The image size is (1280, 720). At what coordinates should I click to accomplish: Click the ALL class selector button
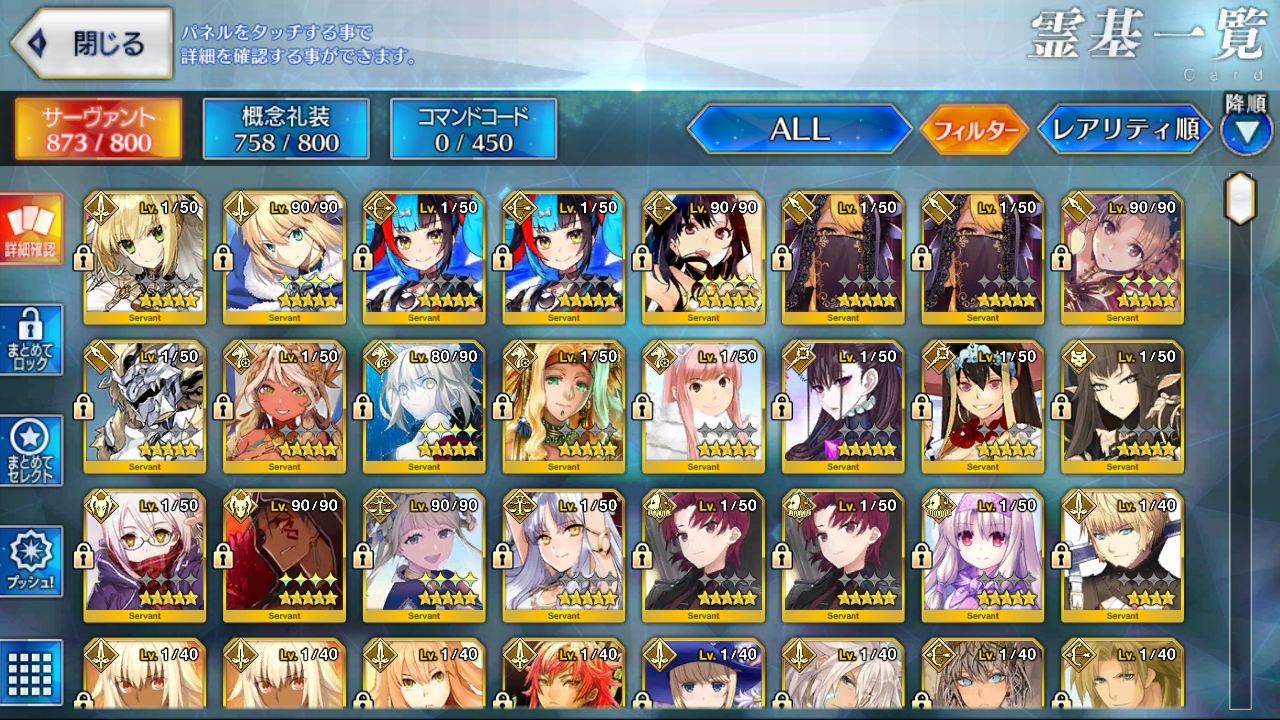click(x=799, y=129)
